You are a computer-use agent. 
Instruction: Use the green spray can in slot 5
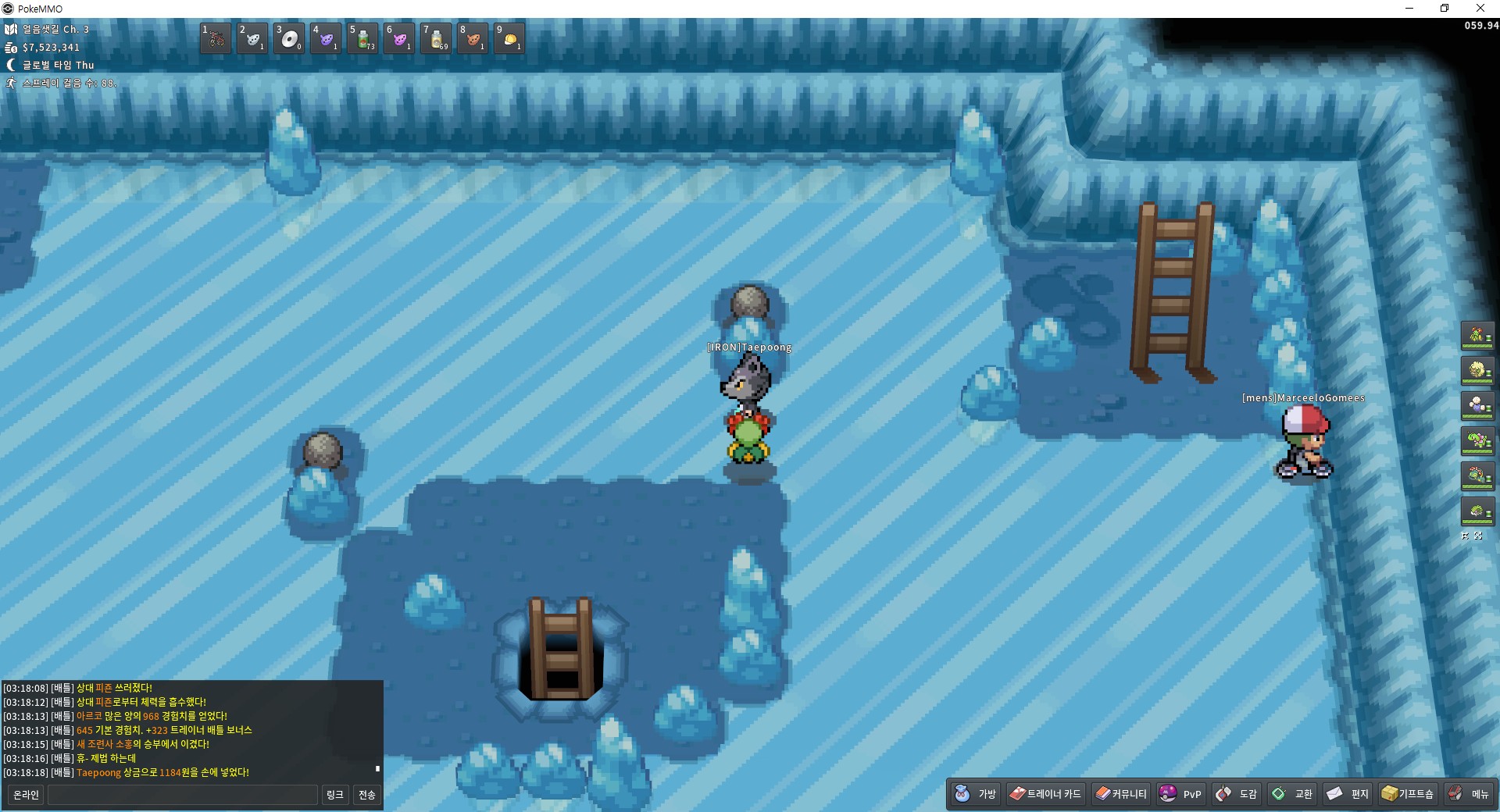click(362, 38)
